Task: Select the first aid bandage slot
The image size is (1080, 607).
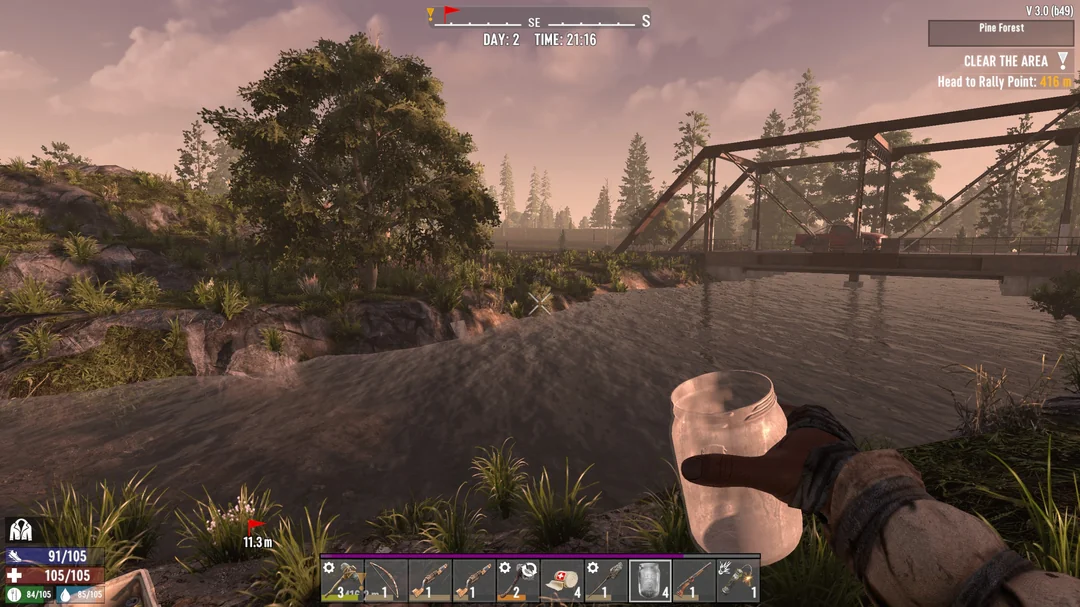Action: (562, 580)
